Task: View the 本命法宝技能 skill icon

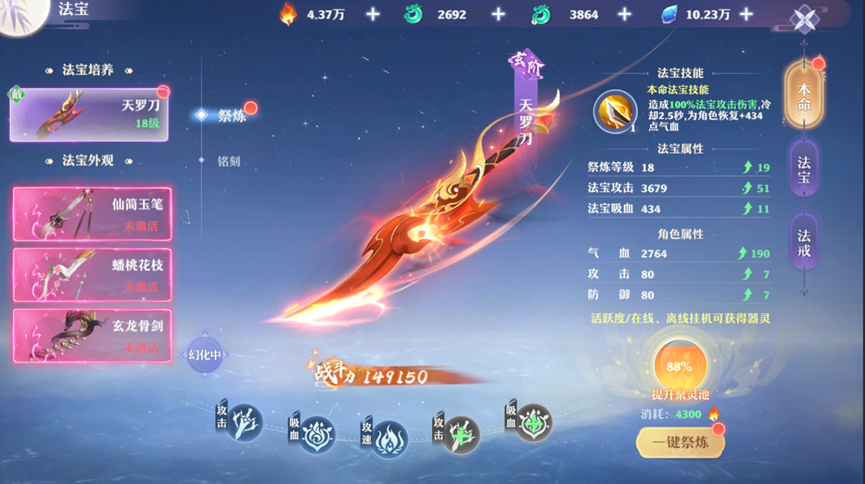Action: click(614, 111)
